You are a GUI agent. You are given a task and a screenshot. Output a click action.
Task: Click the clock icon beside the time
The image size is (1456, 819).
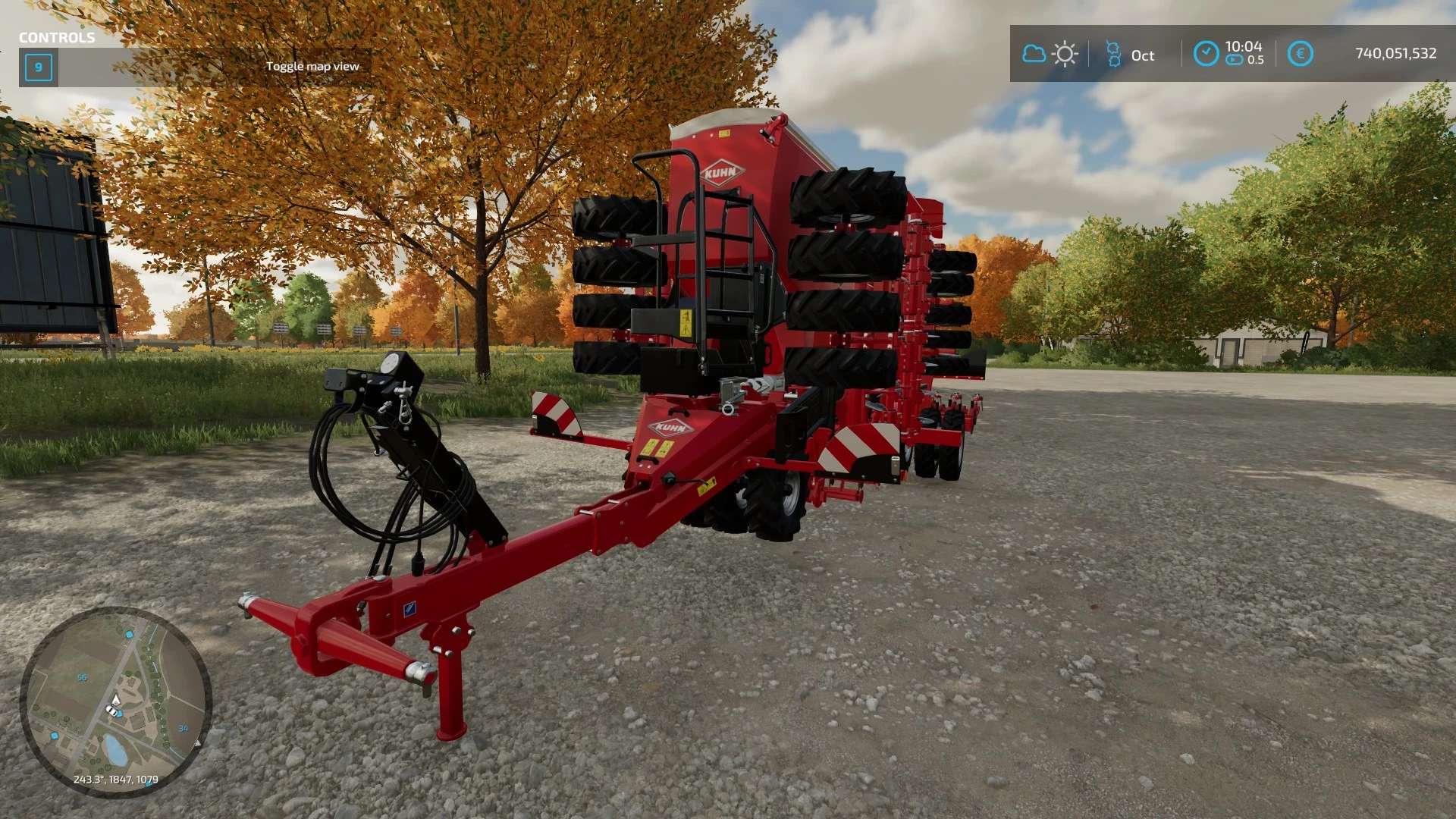click(x=1206, y=54)
